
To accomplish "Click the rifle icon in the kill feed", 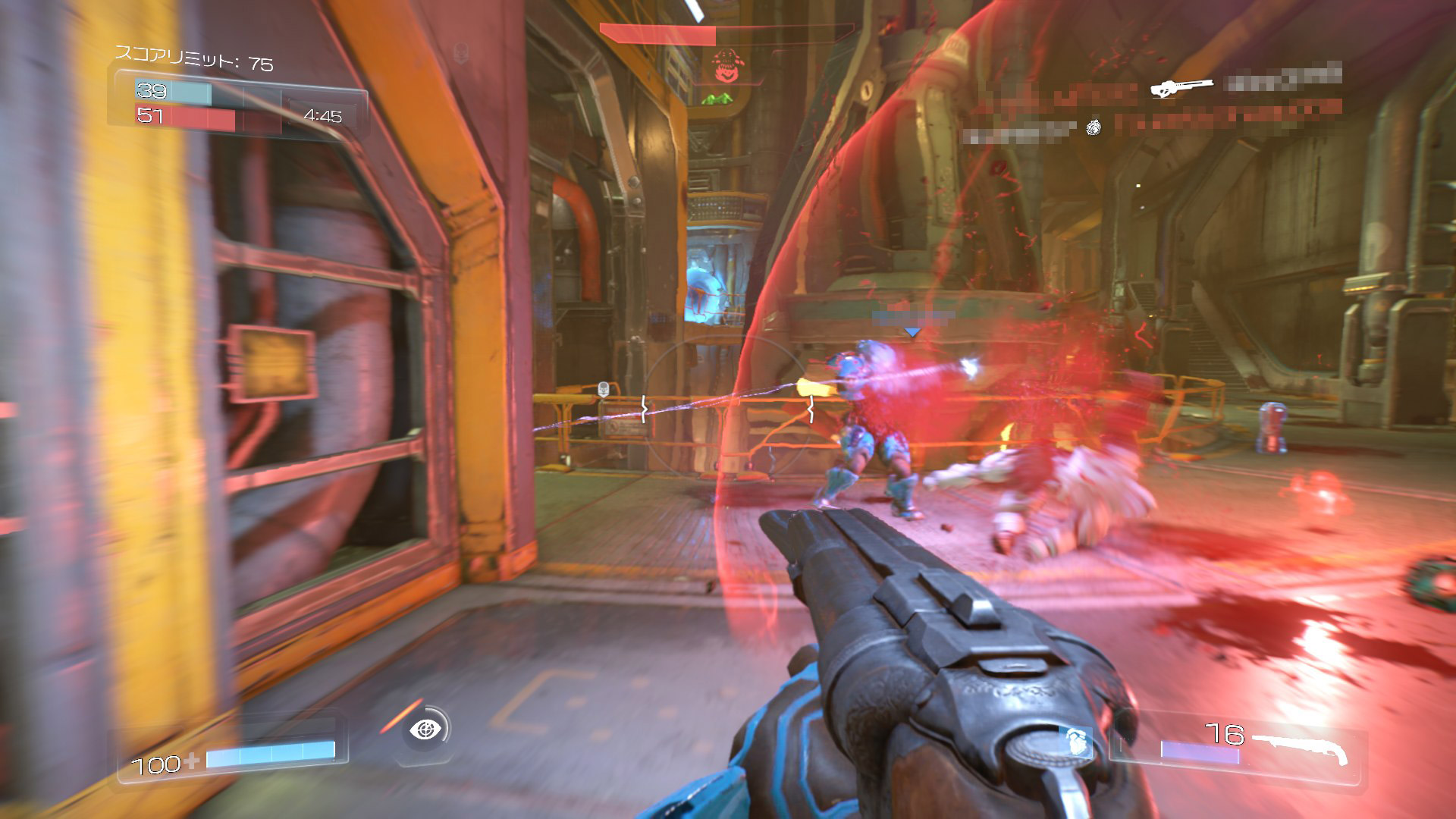I will click(x=1181, y=86).
